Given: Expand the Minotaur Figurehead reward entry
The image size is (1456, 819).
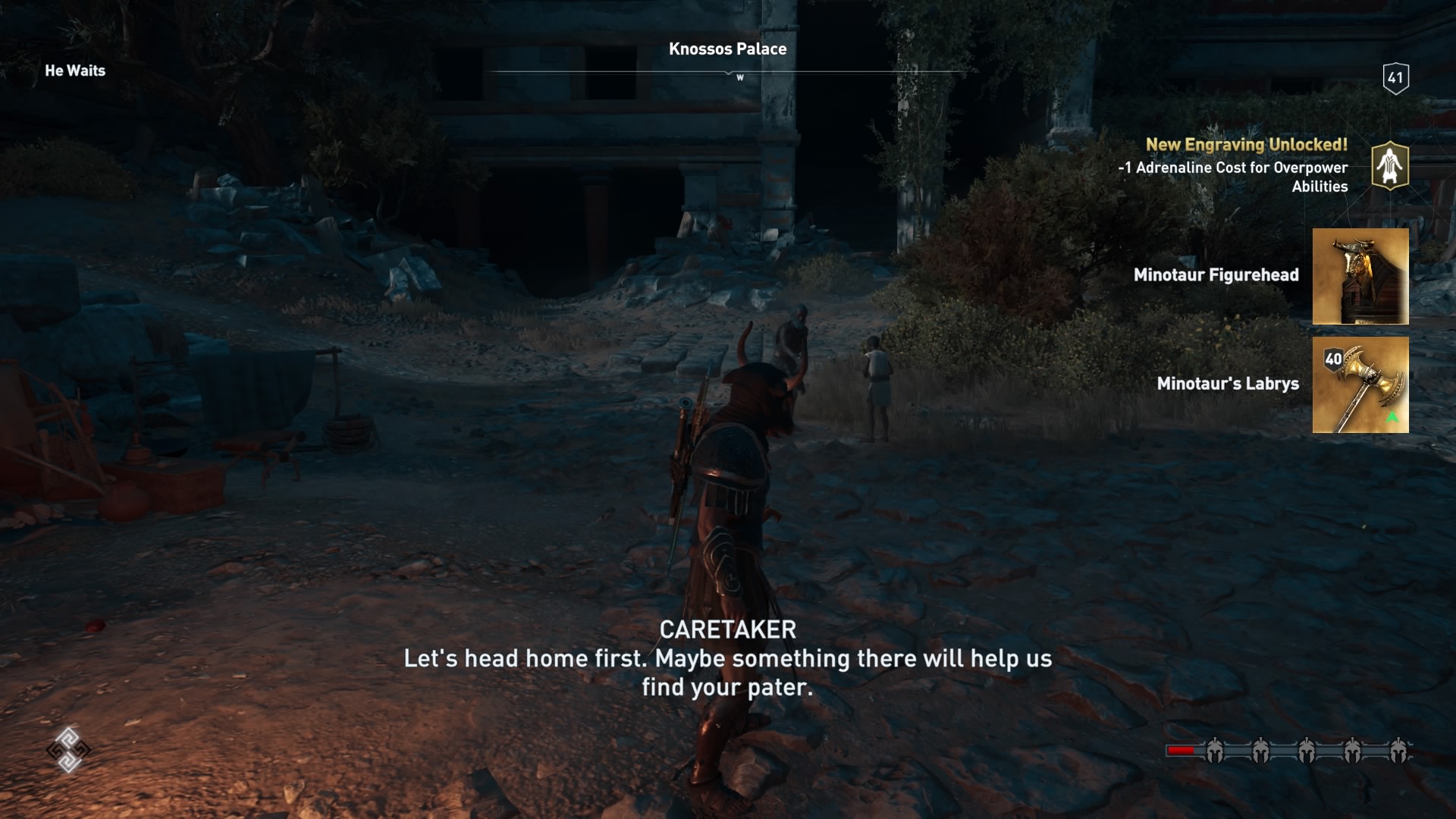Looking at the screenshot, I should point(1217,275).
